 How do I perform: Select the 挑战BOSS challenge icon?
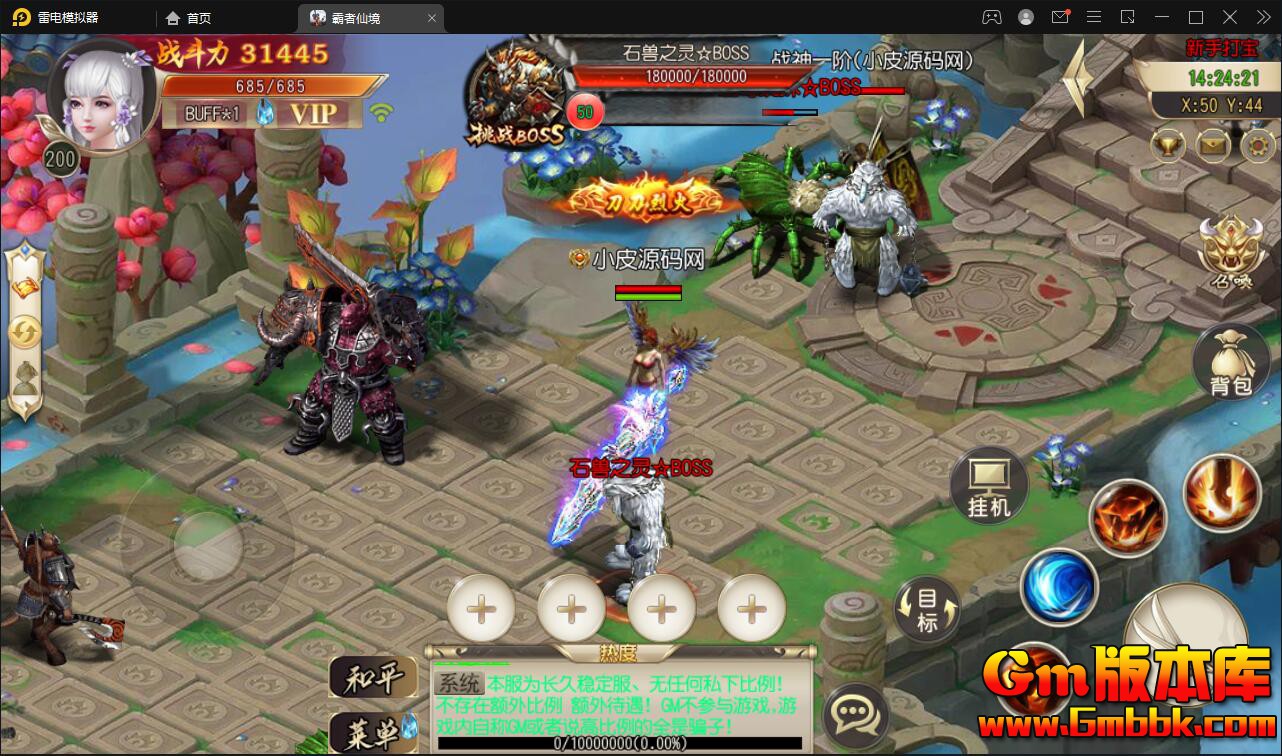pos(516,95)
